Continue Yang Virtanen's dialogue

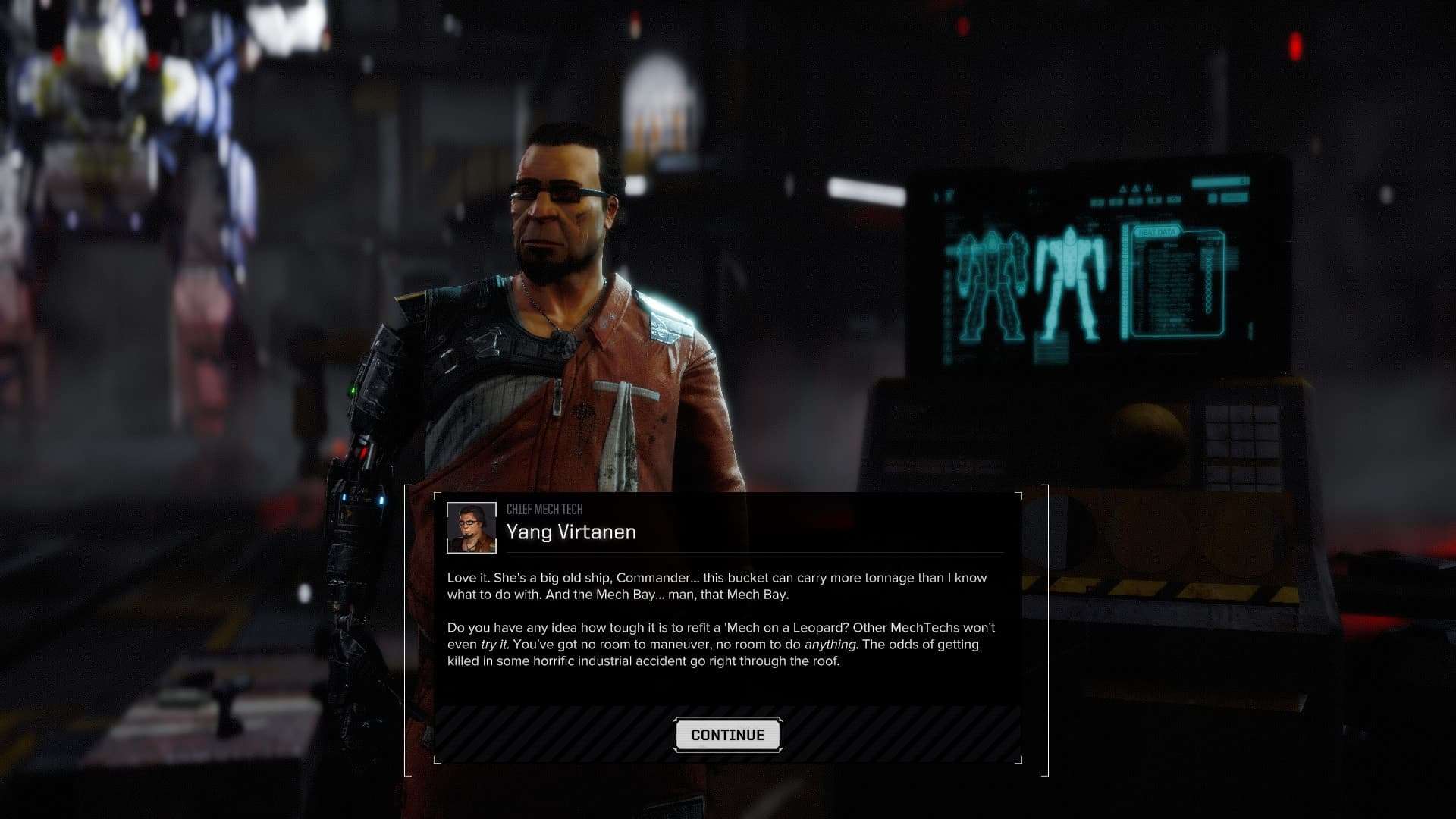tap(727, 735)
